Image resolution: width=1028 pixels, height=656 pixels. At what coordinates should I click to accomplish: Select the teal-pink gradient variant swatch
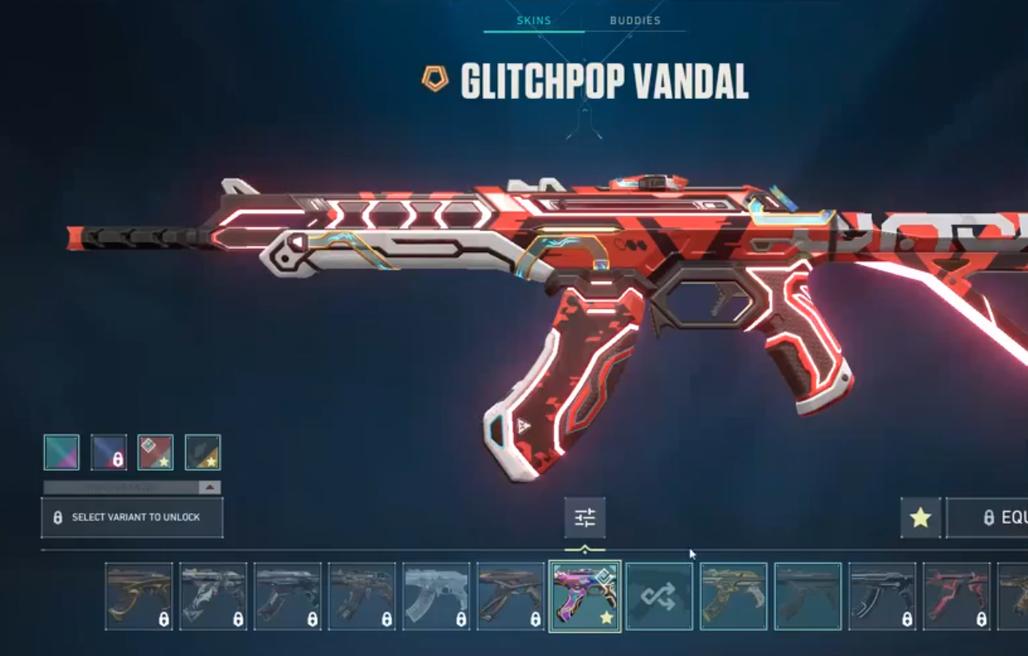pos(61,452)
